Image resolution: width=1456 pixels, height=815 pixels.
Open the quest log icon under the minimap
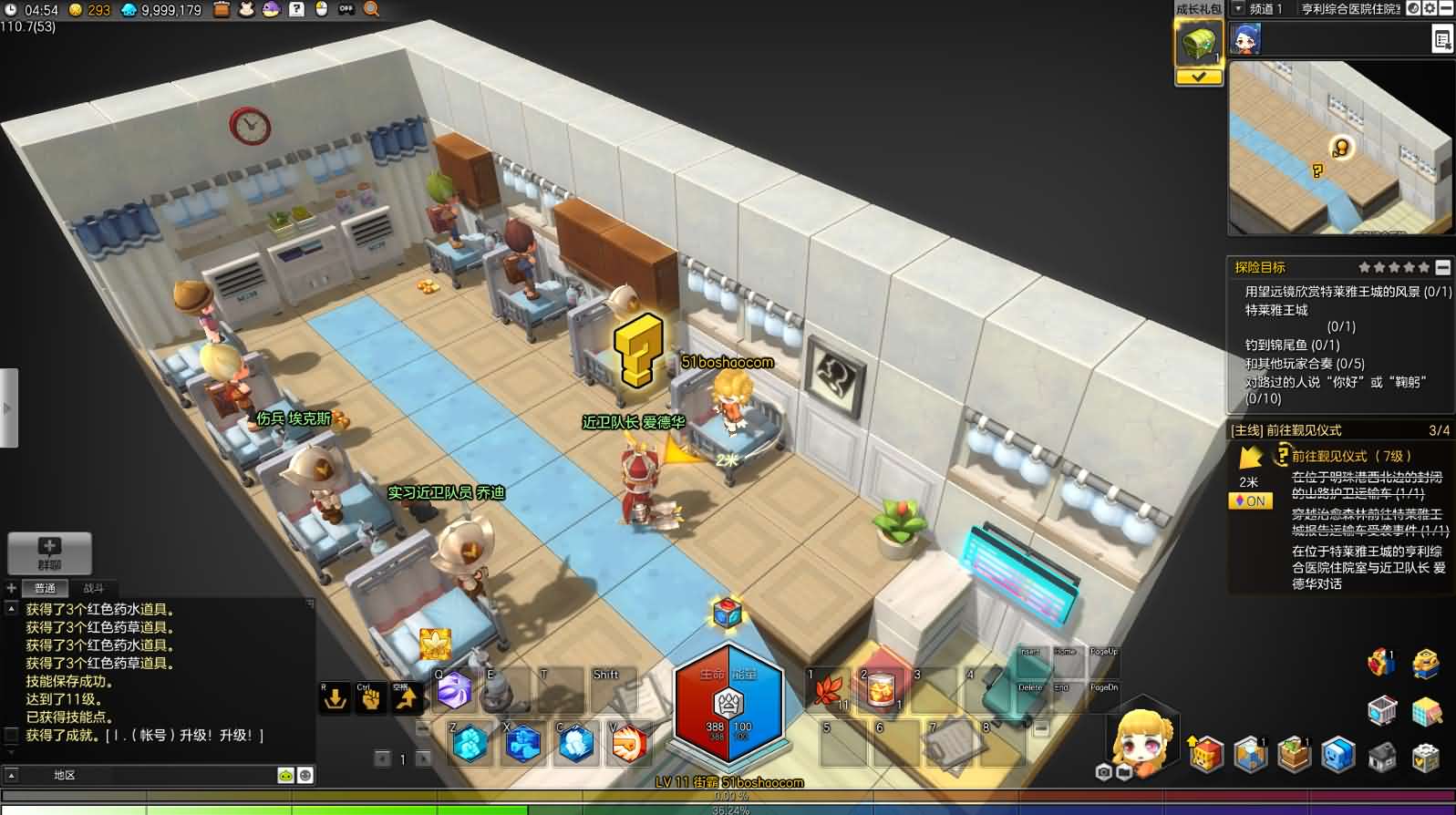(1442, 39)
